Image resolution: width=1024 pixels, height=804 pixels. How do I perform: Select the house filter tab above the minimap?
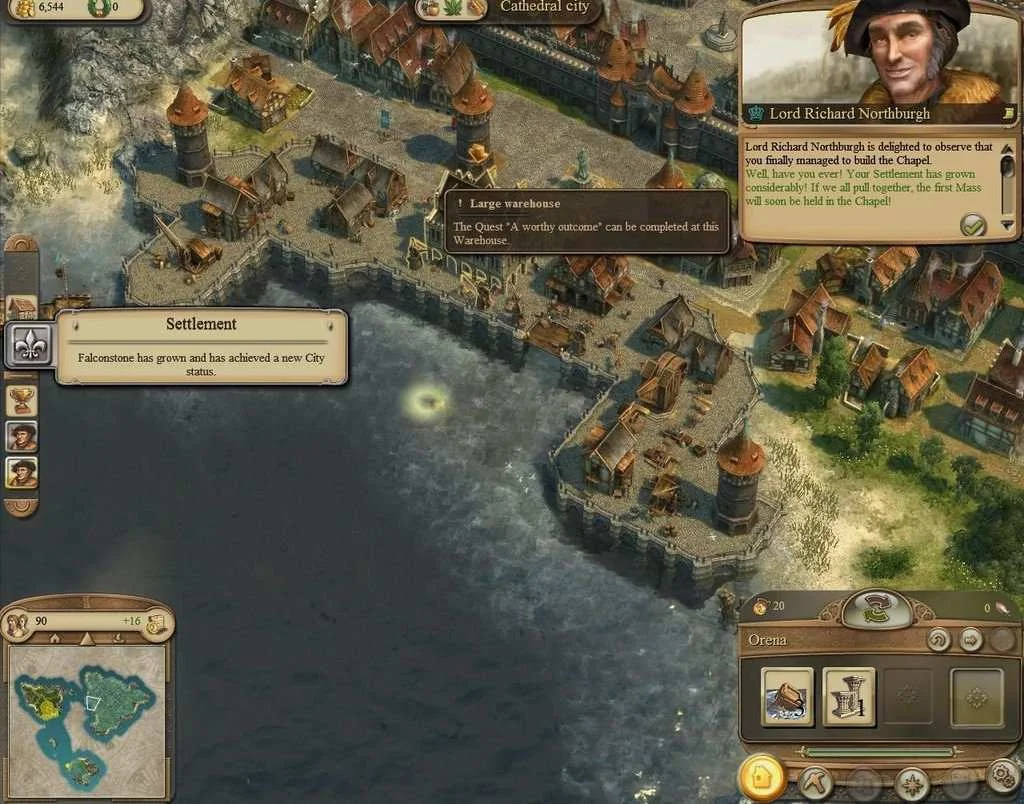click(x=55, y=639)
